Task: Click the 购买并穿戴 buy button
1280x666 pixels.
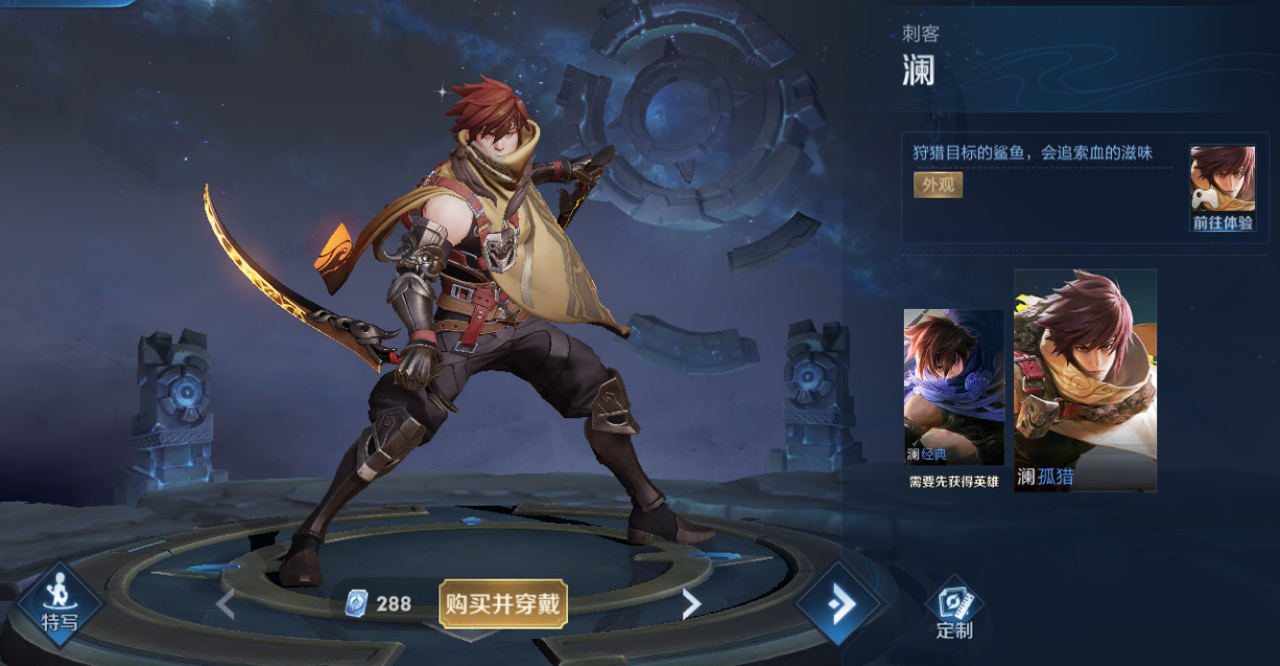Action: click(x=503, y=603)
